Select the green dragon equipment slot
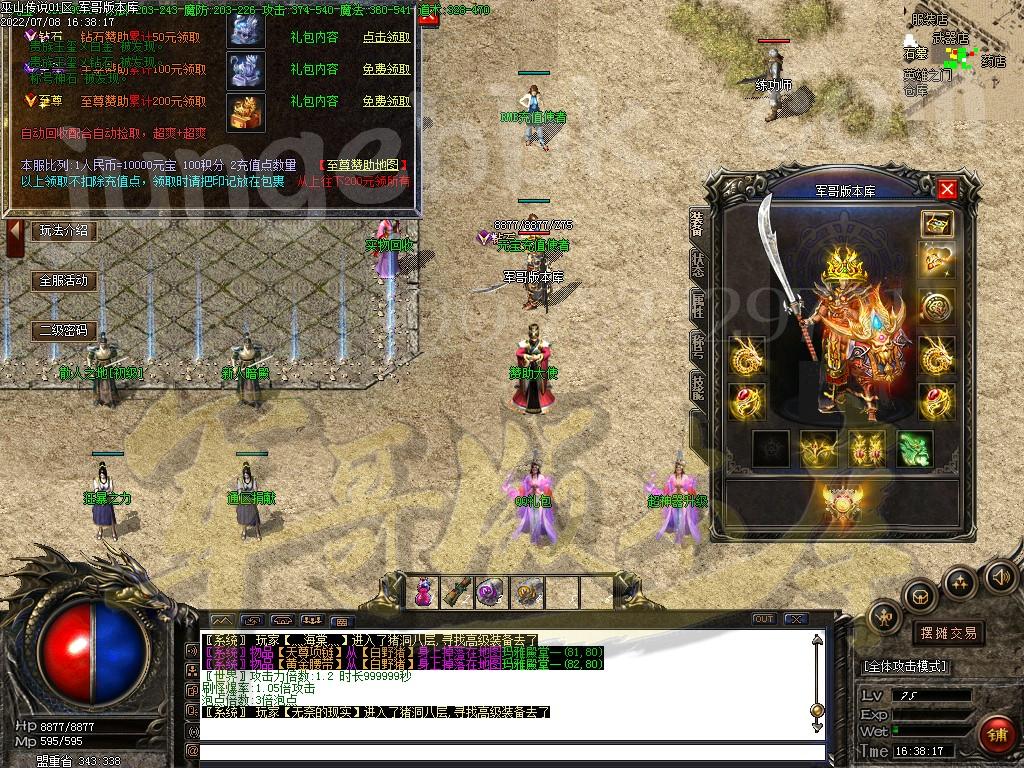Screen dimensions: 1024x768 click(914, 449)
